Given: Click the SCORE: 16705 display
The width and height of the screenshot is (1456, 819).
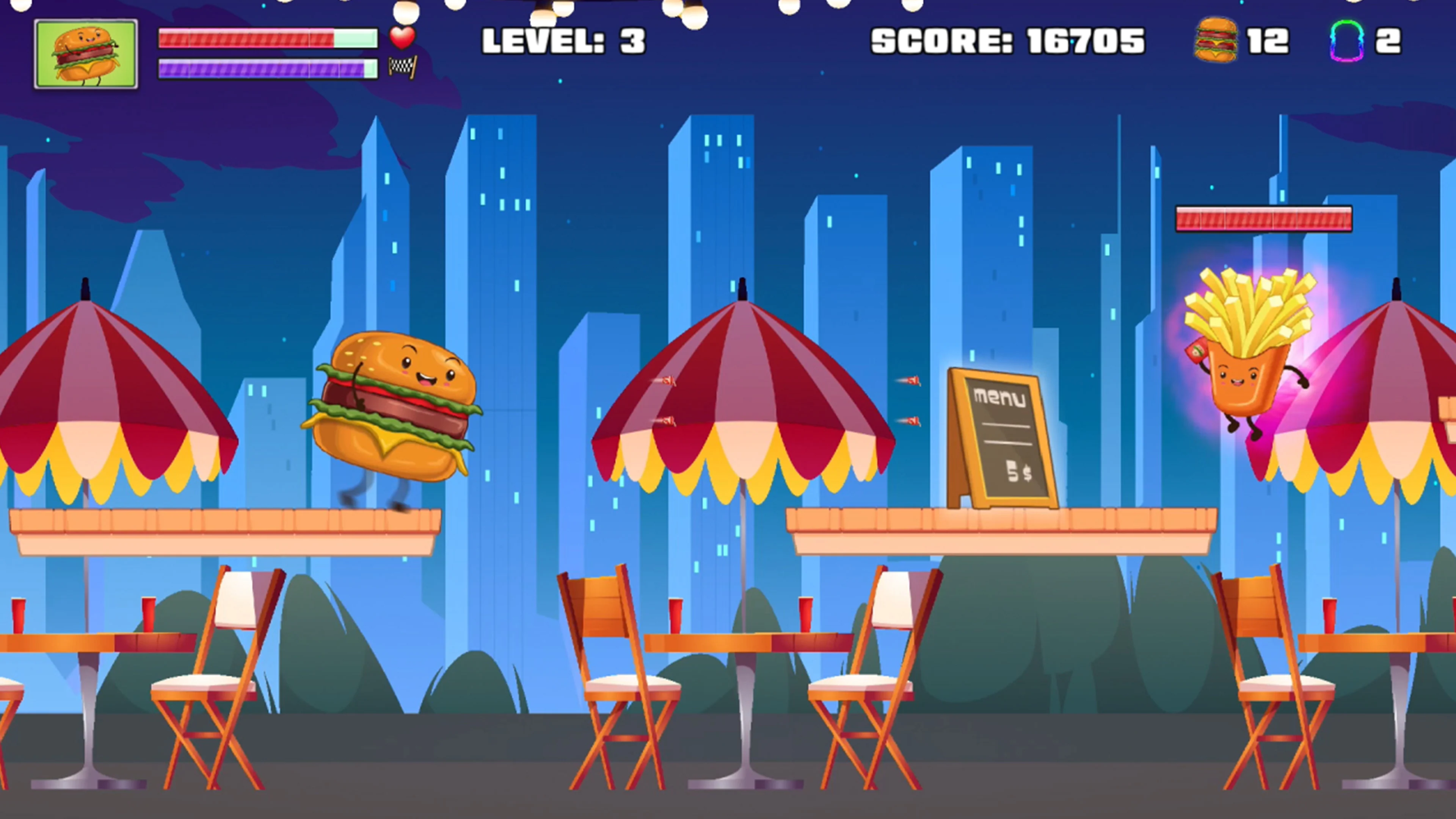Looking at the screenshot, I should point(1007,41).
